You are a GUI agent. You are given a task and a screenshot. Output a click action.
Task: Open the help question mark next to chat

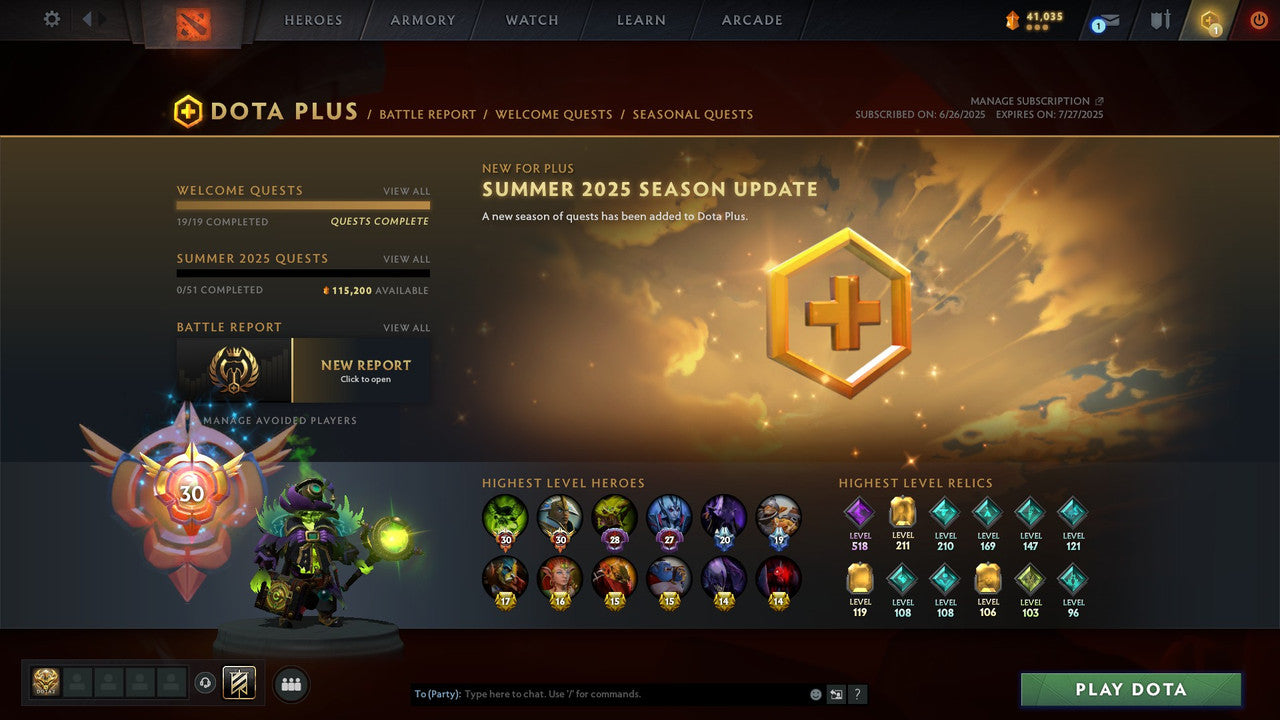(858, 693)
